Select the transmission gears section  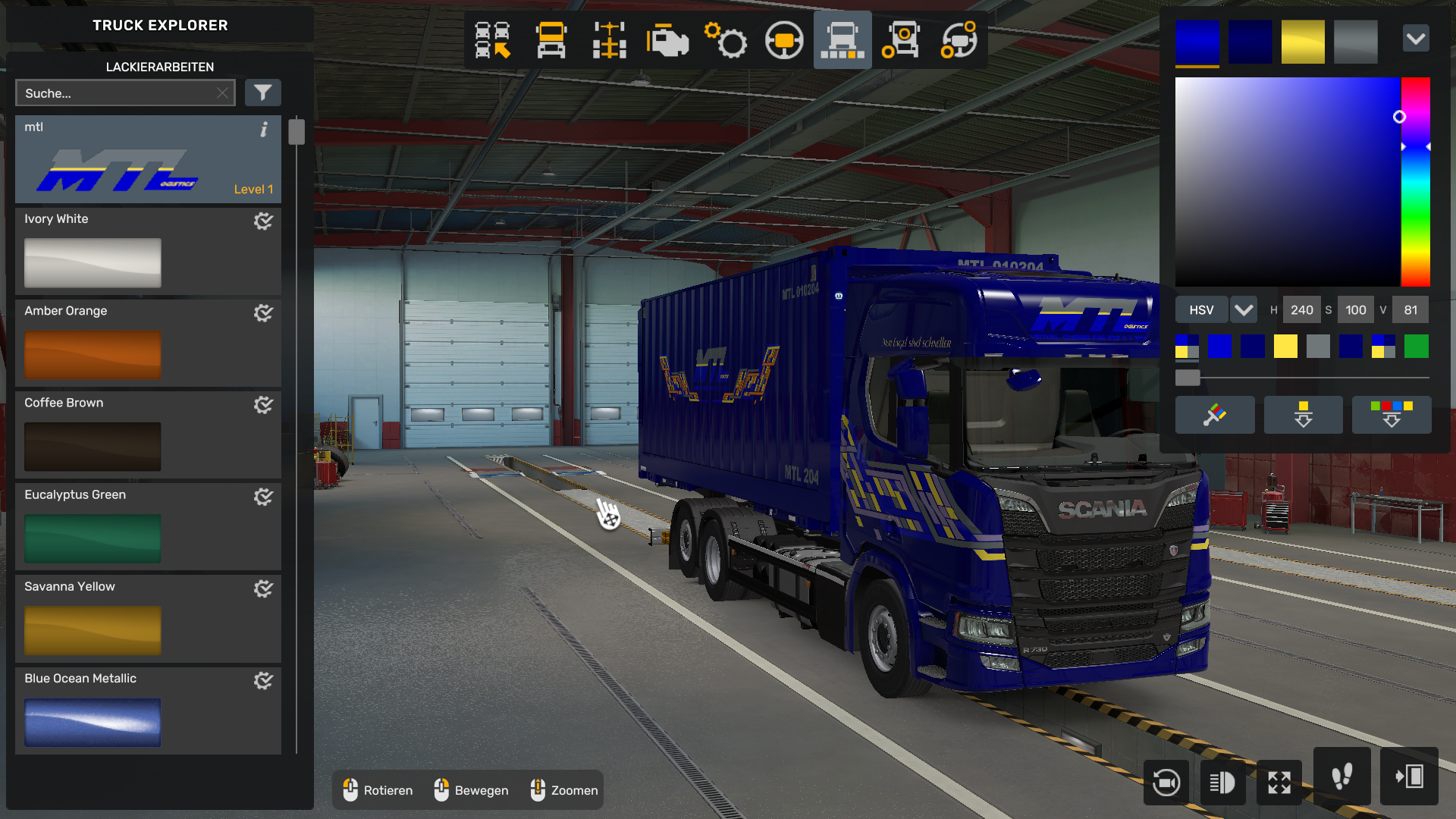point(726,41)
